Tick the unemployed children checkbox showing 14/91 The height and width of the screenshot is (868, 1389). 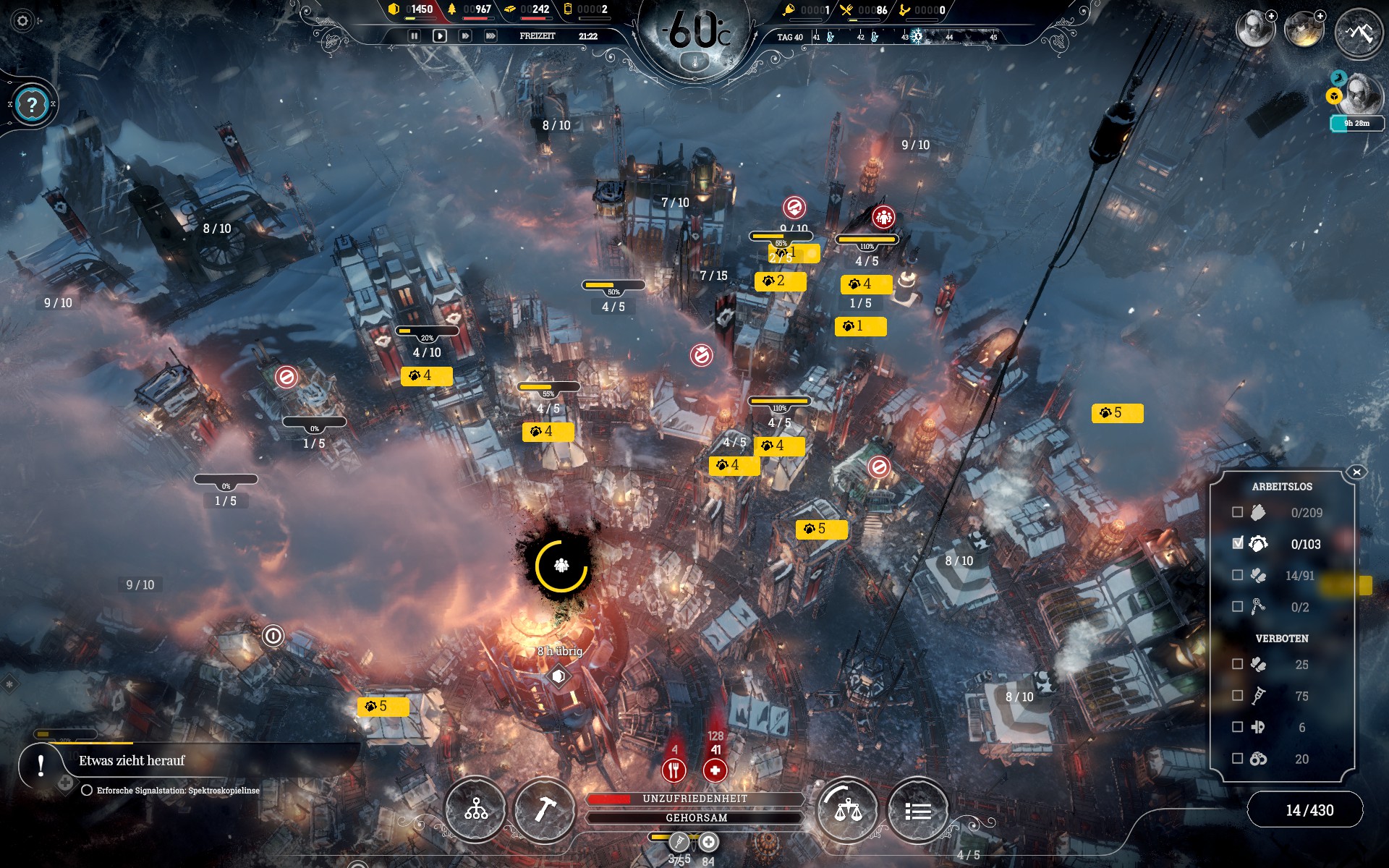[1238, 575]
